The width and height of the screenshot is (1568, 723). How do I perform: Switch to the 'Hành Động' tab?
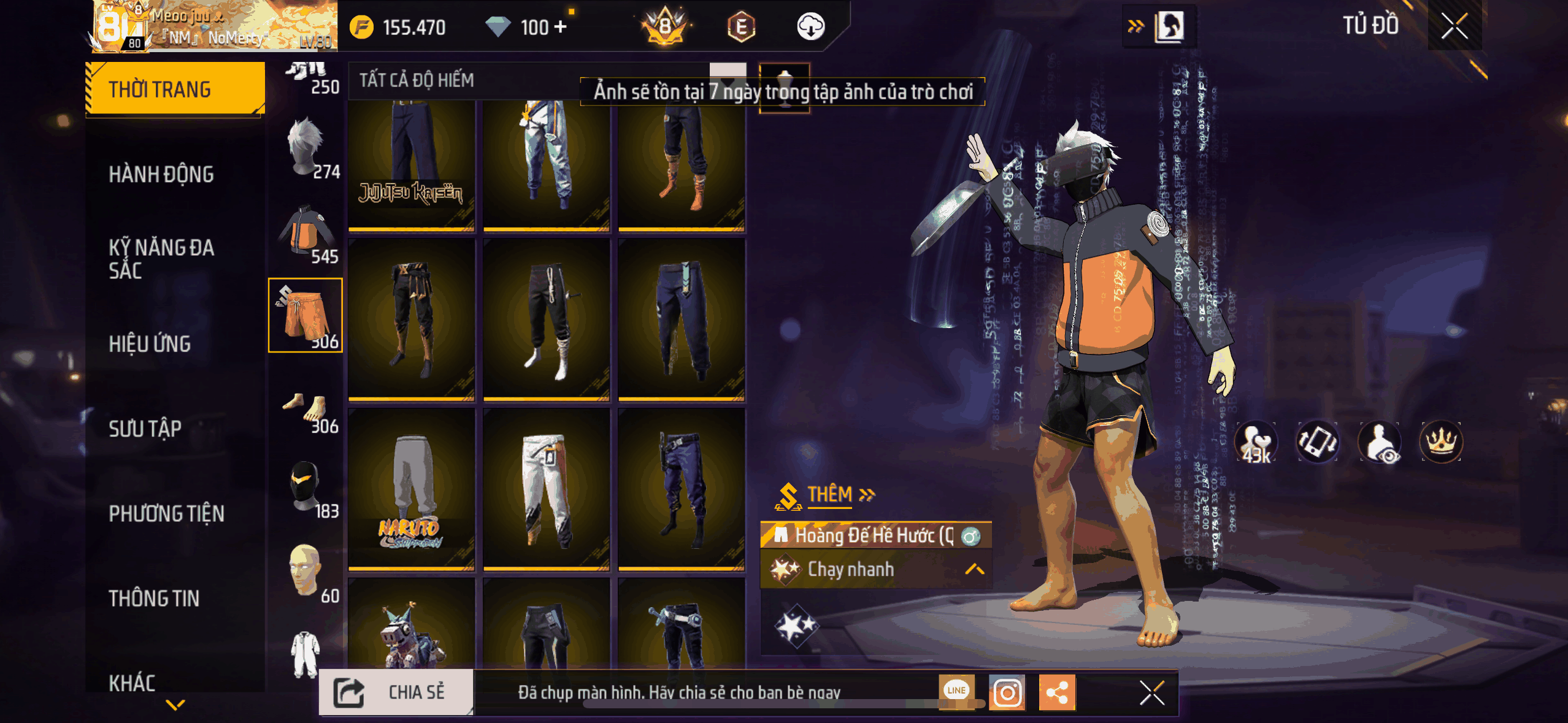click(x=162, y=174)
